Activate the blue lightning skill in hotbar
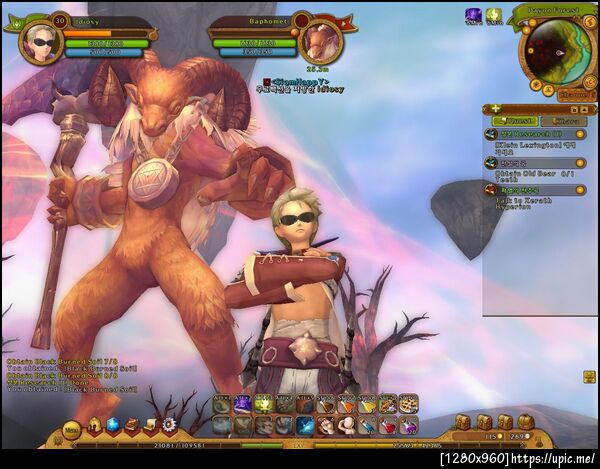The height and width of the screenshot is (469, 600). [x=305, y=426]
